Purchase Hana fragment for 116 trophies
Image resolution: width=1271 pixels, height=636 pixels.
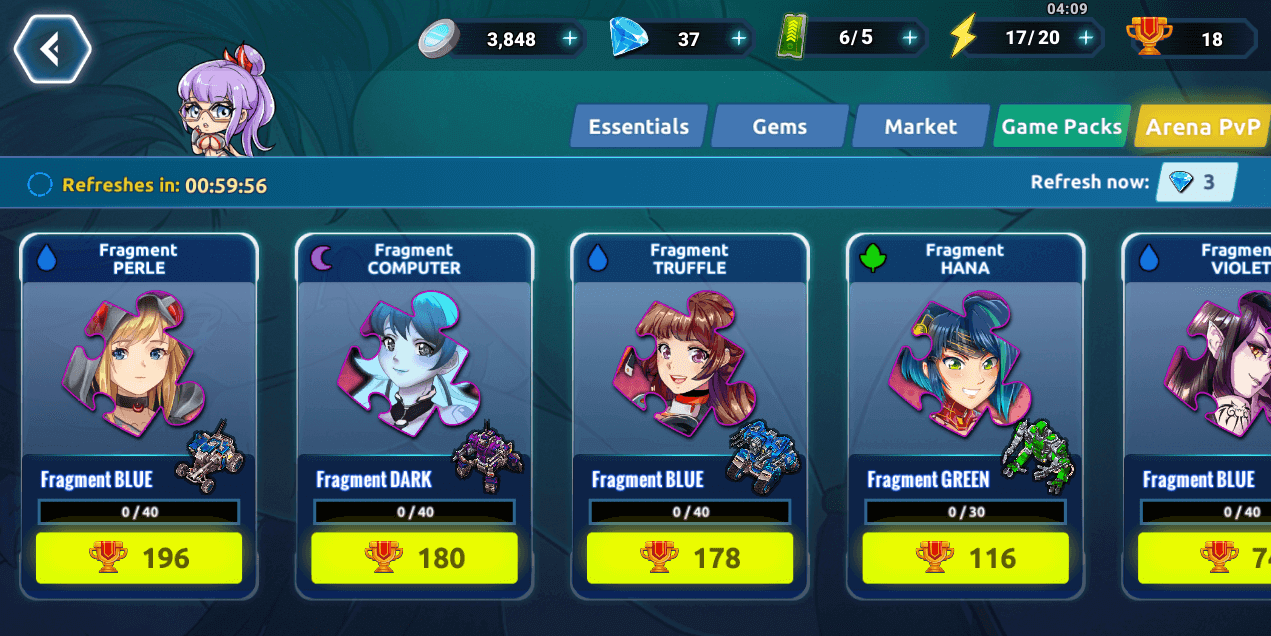point(965,558)
